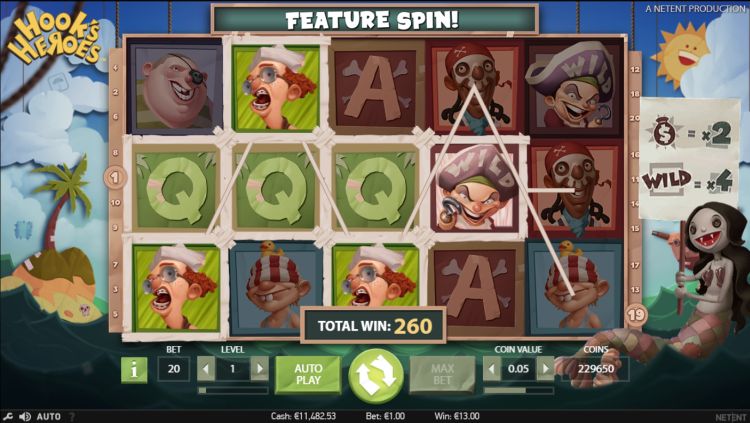Screen dimensions: 750x423
Task: Start Auto Play mode
Action: point(308,374)
